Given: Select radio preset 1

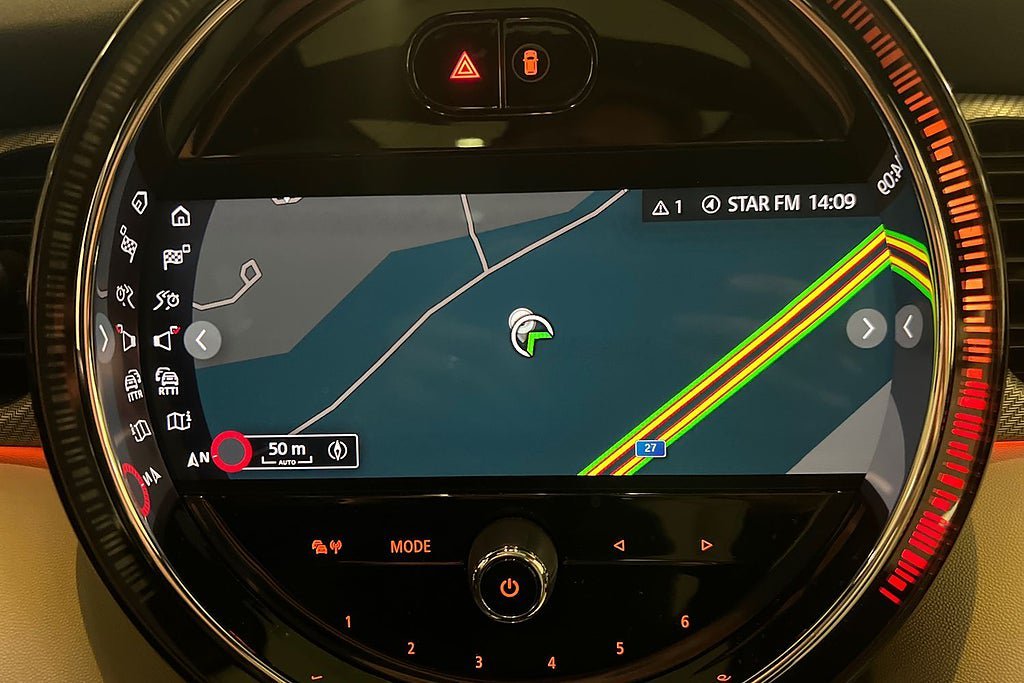Looking at the screenshot, I should coord(348,622).
